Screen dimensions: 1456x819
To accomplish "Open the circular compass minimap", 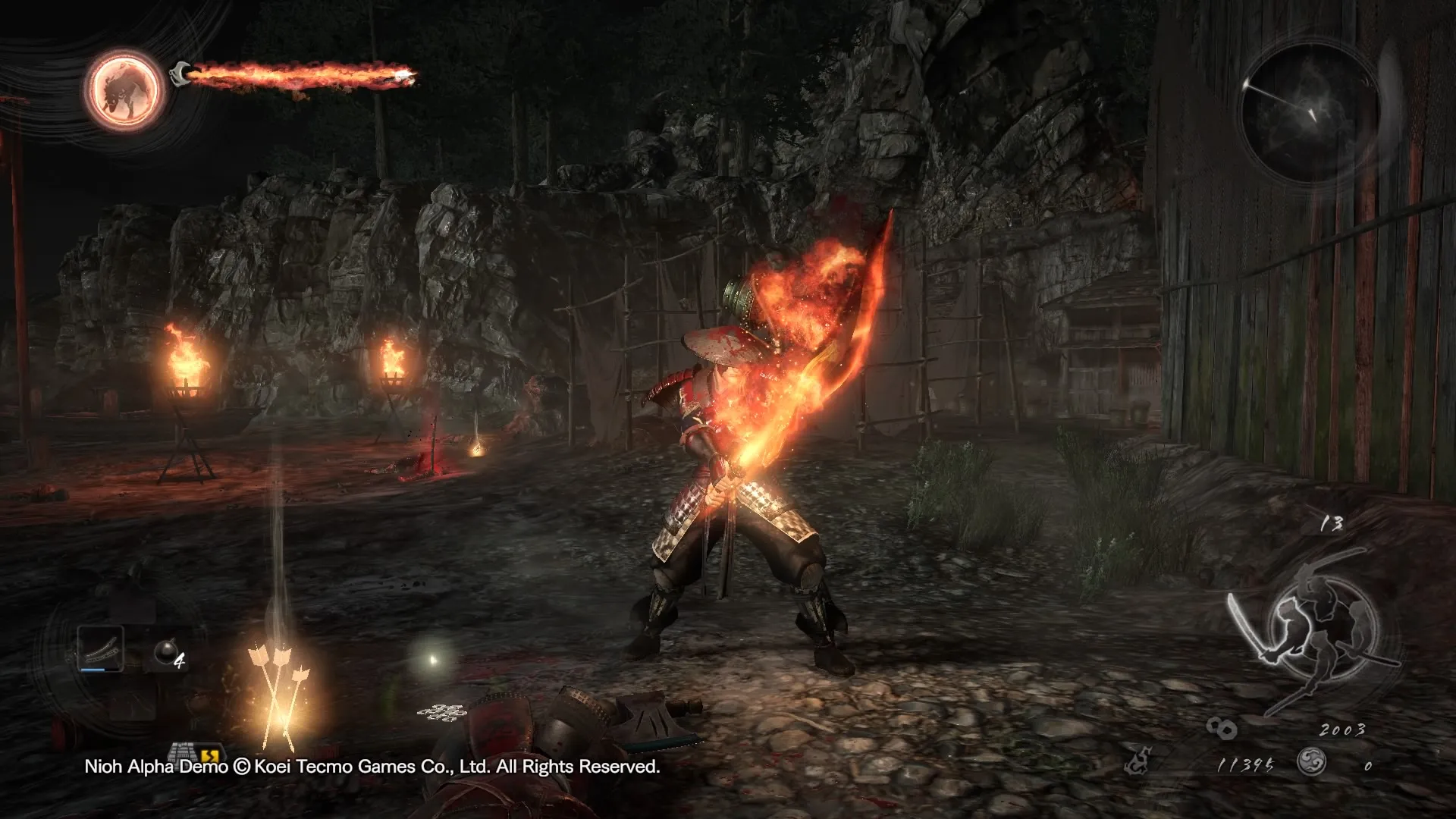I will 1311,115.
